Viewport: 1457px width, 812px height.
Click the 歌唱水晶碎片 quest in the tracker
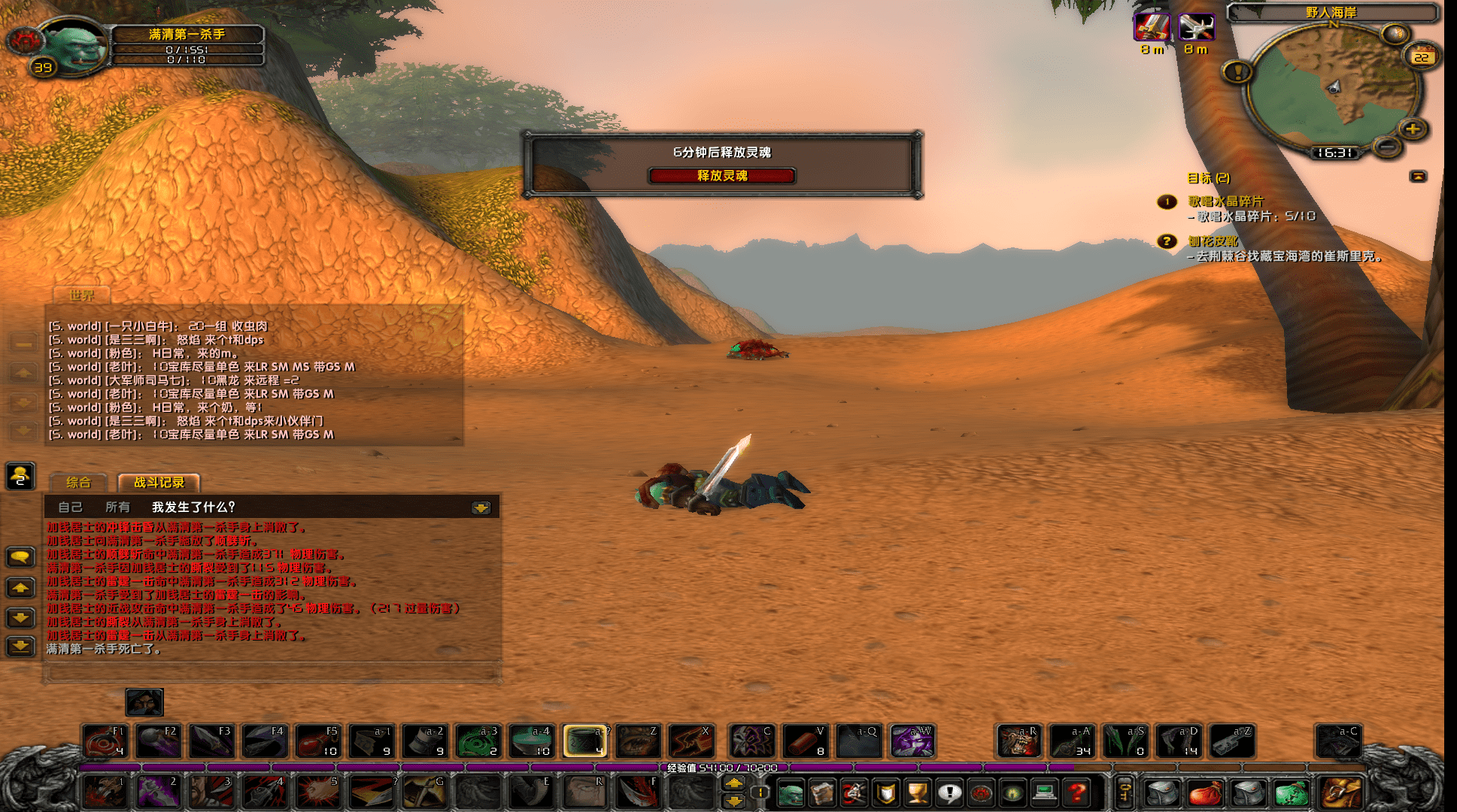(x=1225, y=201)
